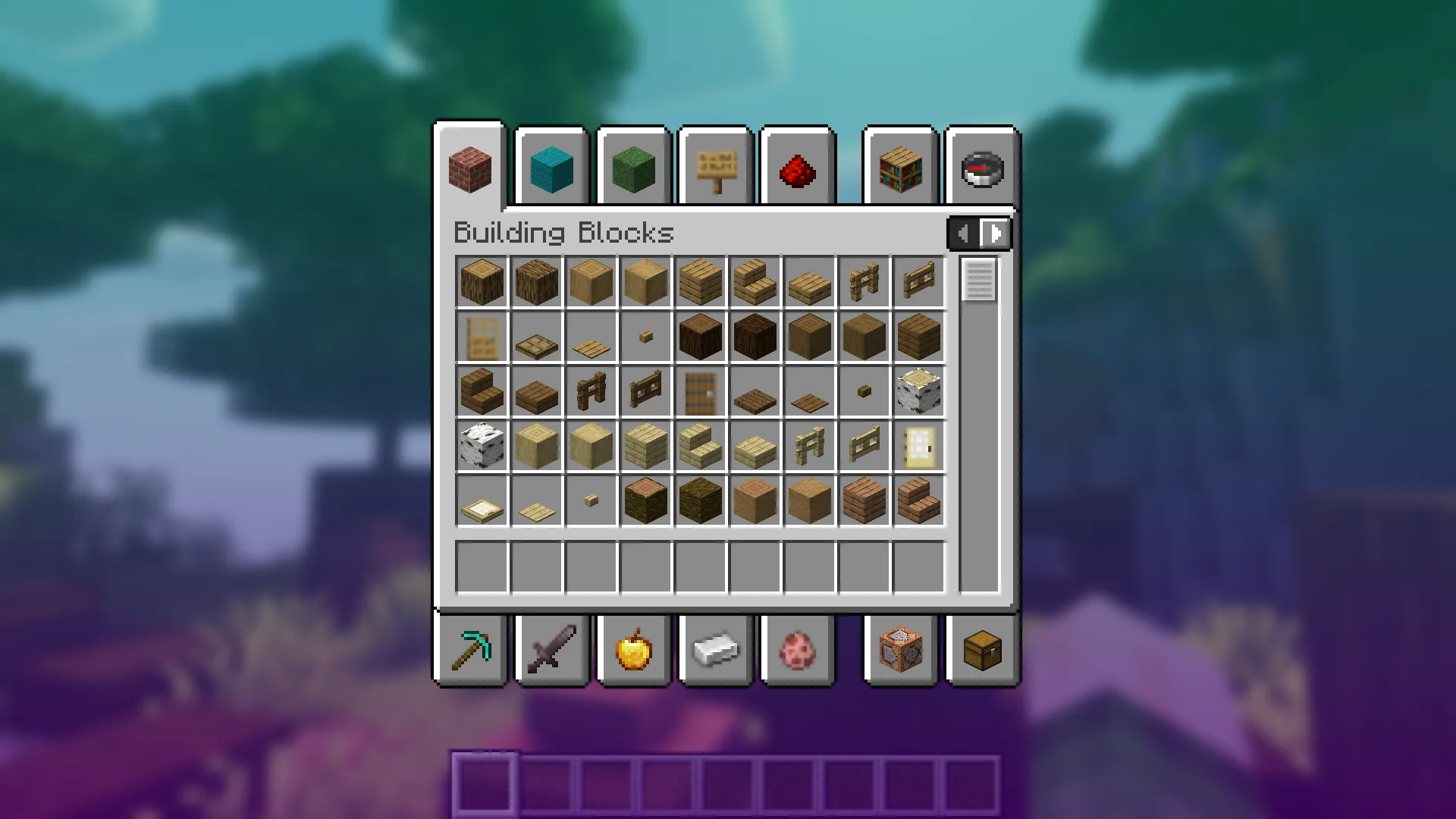
Task: Select the white birch door
Action: coord(919,445)
